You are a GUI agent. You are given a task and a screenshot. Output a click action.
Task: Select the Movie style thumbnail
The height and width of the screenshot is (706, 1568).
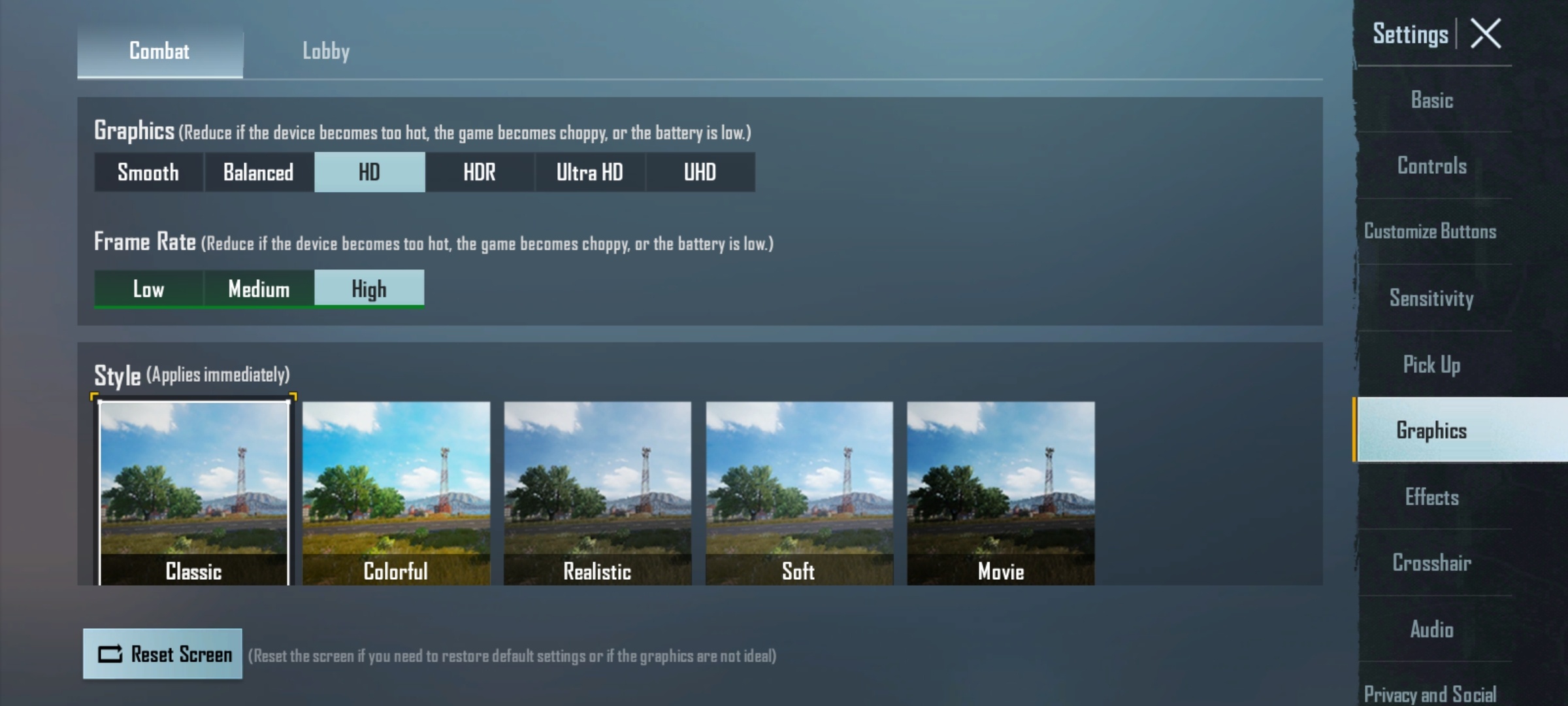click(1000, 493)
